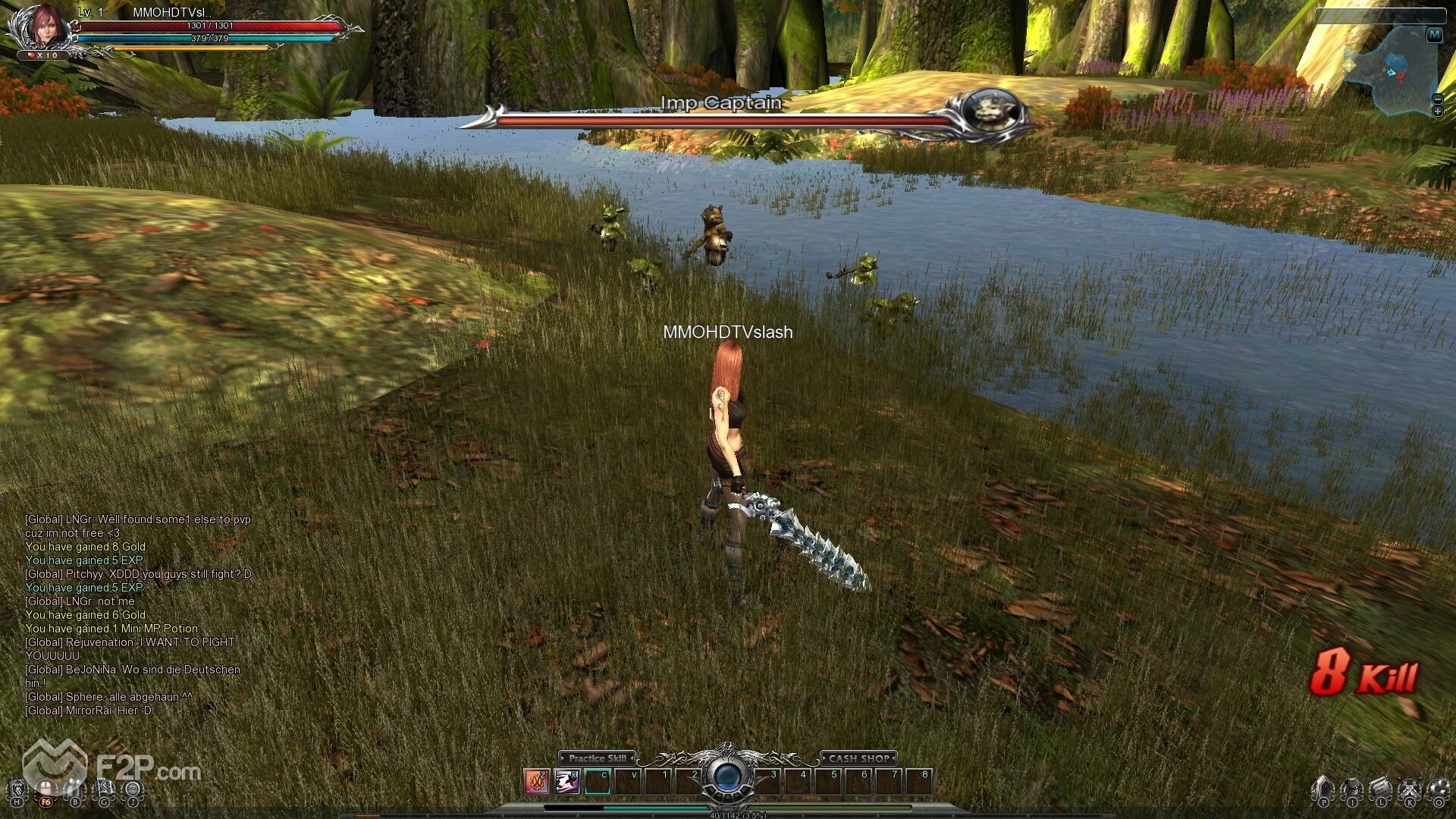Click the mouse mode icon
The height and width of the screenshot is (819, 1456).
coord(46,789)
